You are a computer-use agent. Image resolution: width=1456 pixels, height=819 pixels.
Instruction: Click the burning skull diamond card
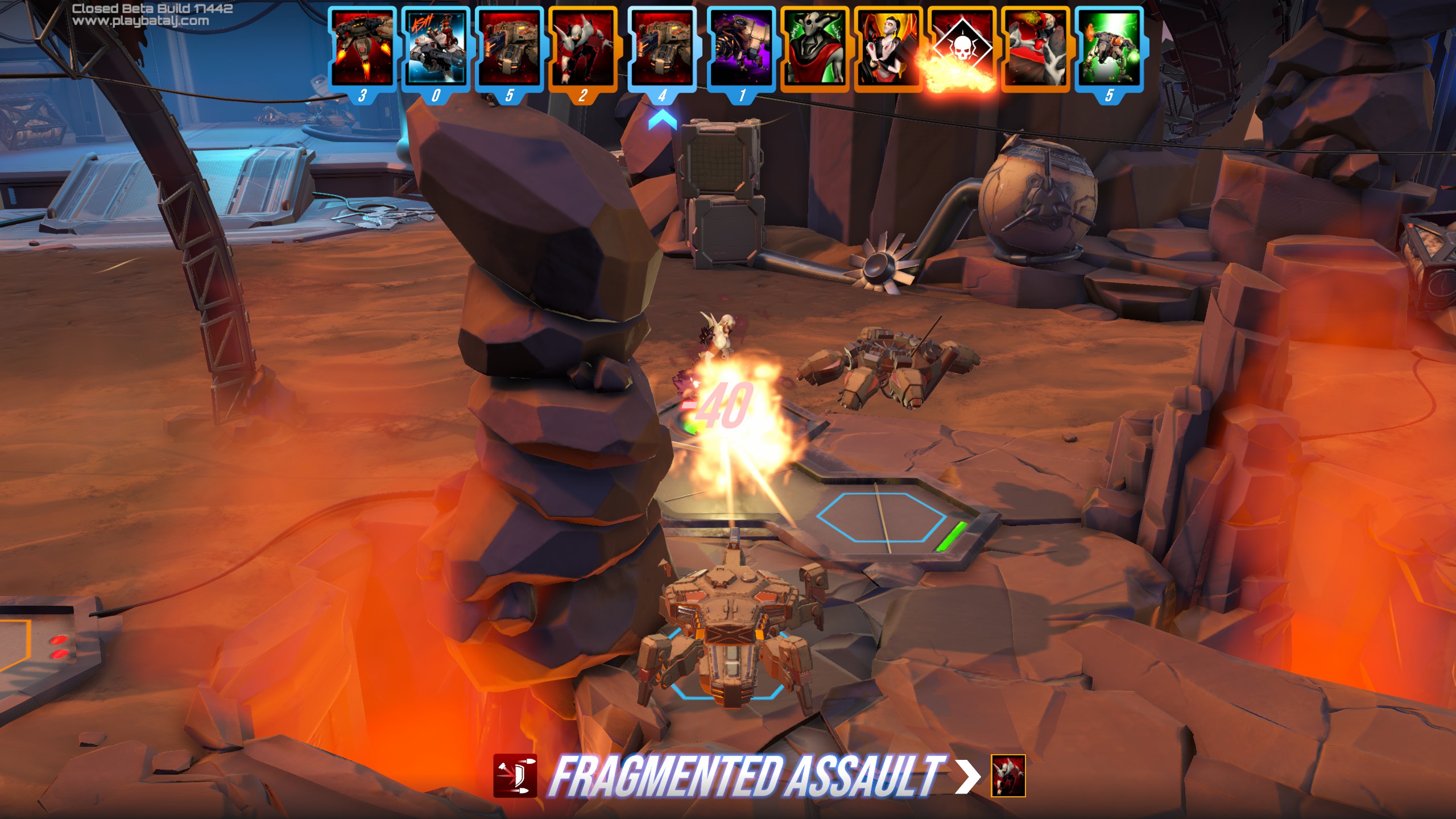pos(961,49)
